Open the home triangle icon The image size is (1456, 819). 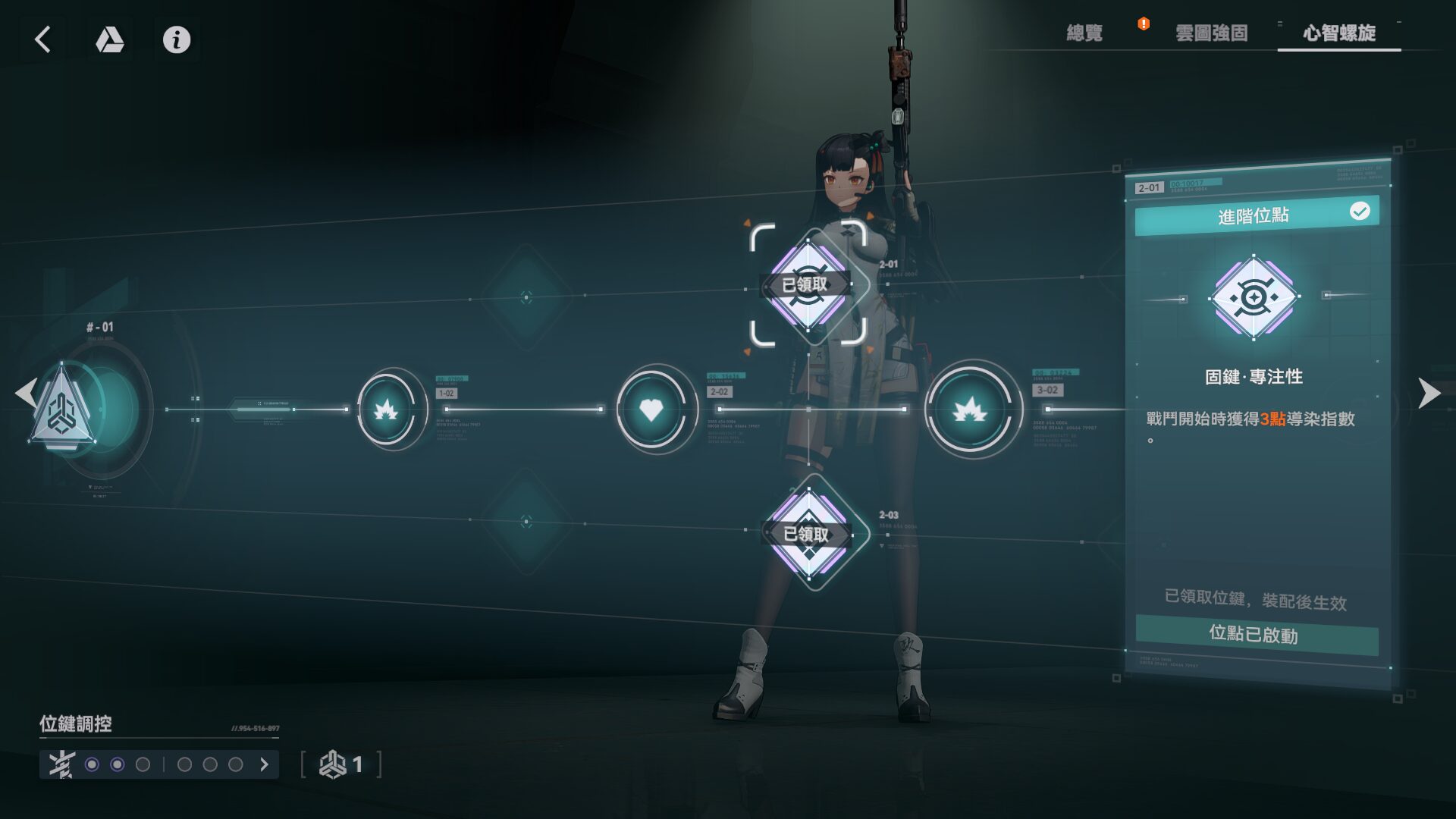point(109,39)
